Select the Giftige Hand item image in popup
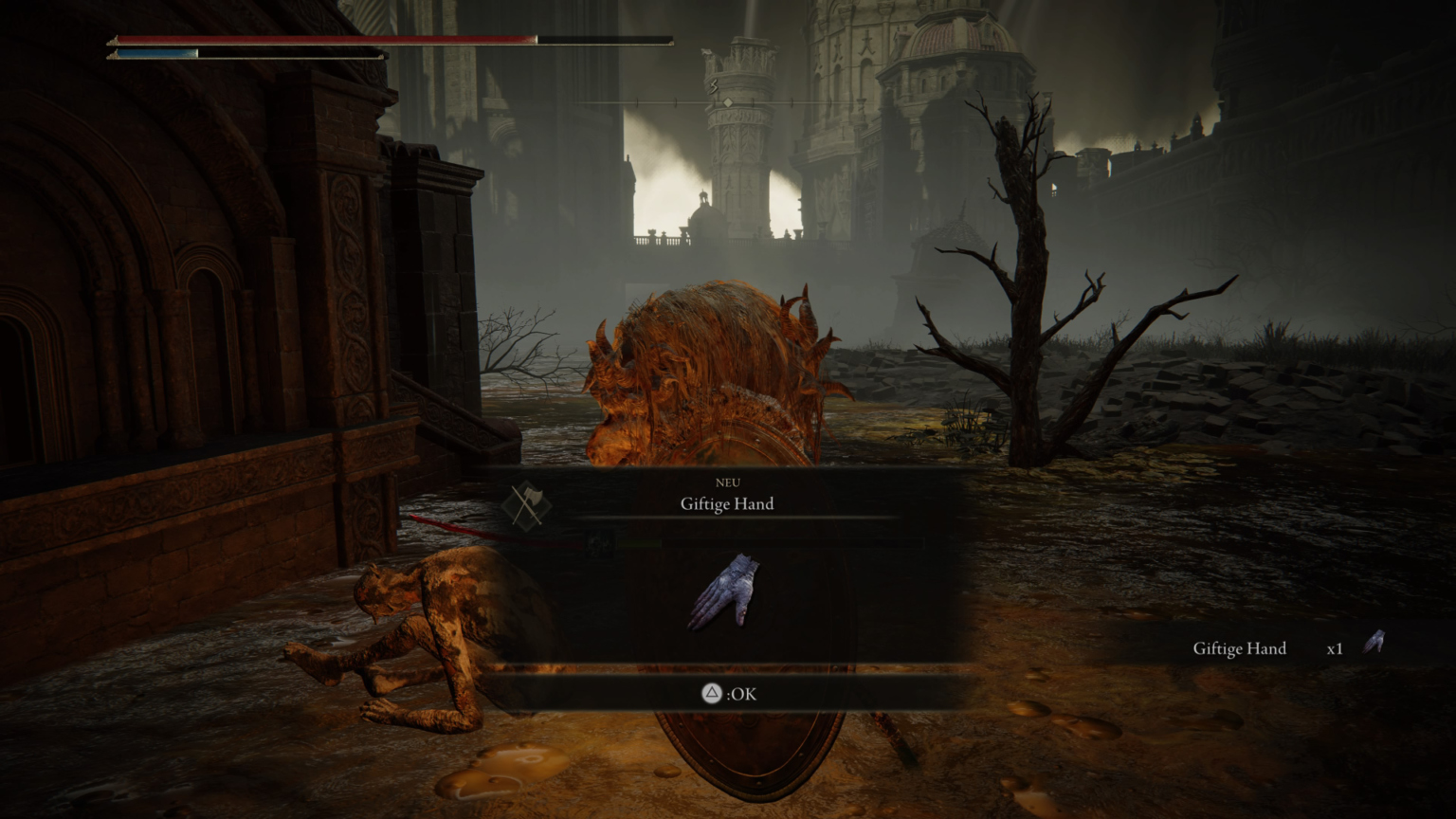The height and width of the screenshot is (819, 1456). [x=727, y=593]
